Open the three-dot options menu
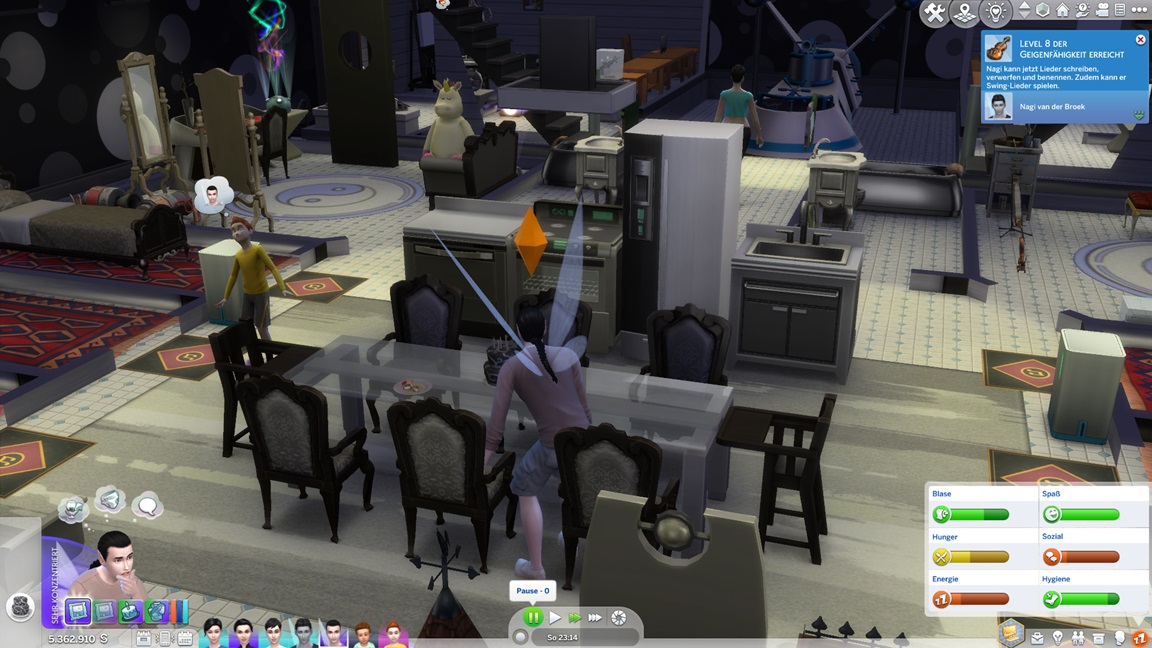 tap(1139, 10)
